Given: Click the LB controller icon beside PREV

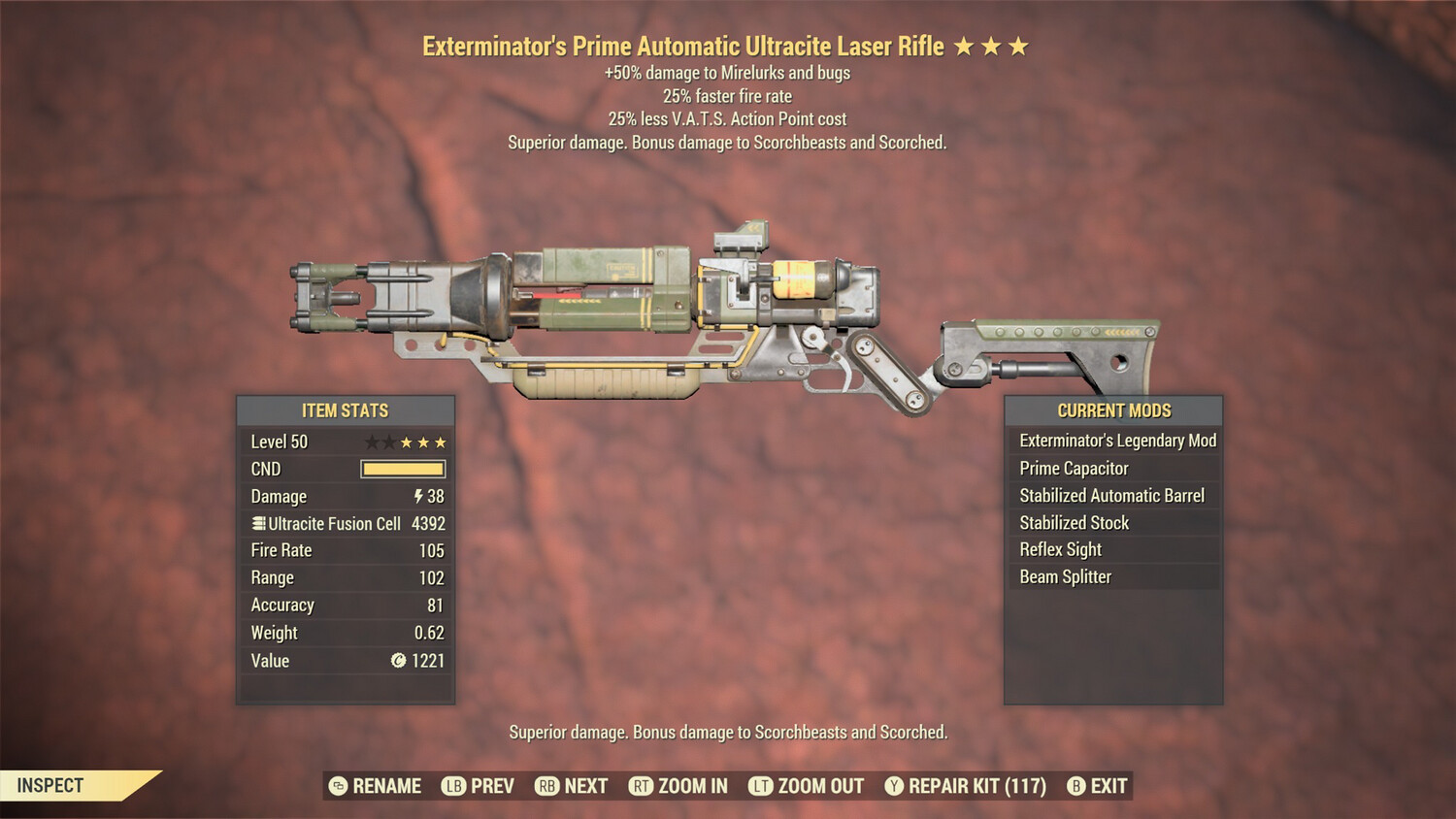Looking at the screenshot, I should point(452,786).
